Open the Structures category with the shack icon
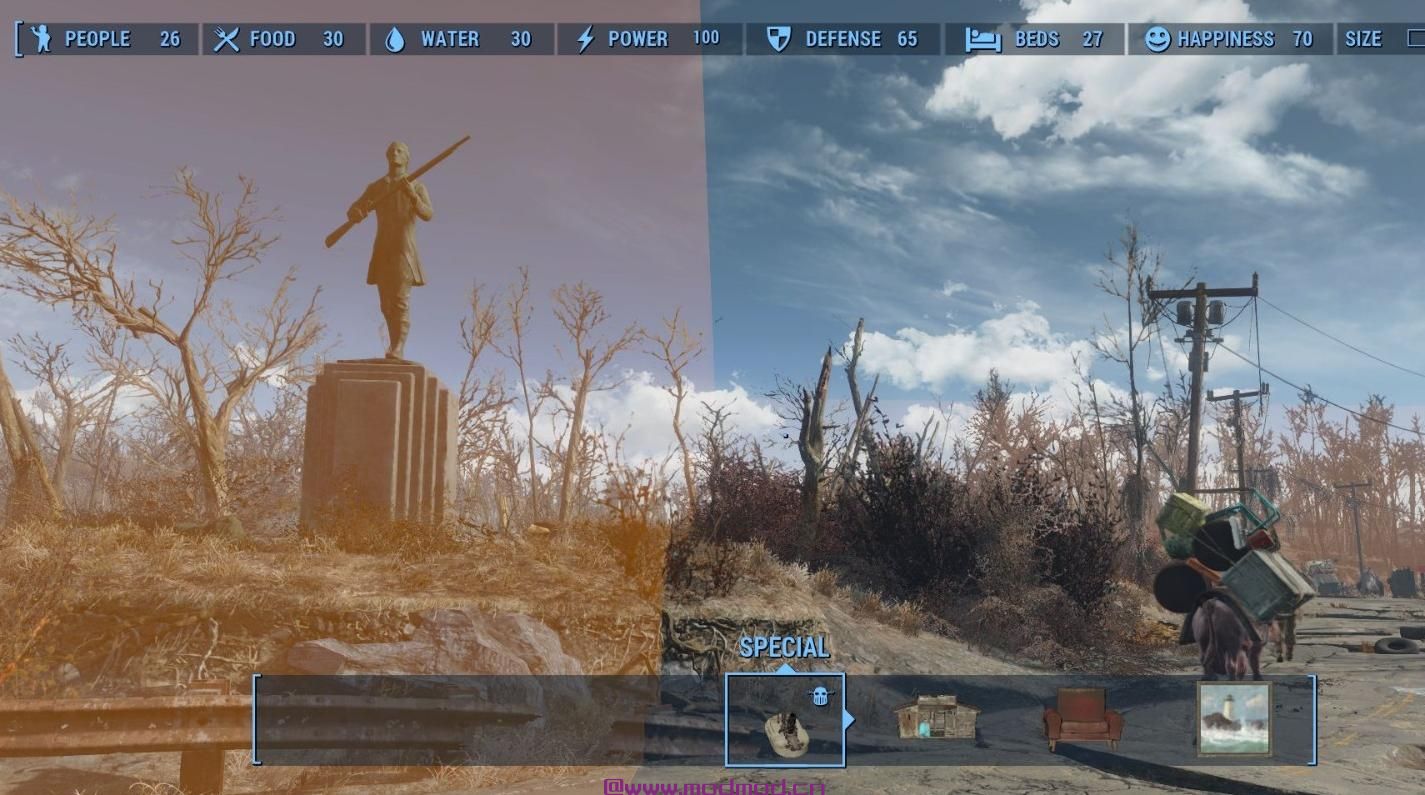The width and height of the screenshot is (1425, 795). [936, 718]
